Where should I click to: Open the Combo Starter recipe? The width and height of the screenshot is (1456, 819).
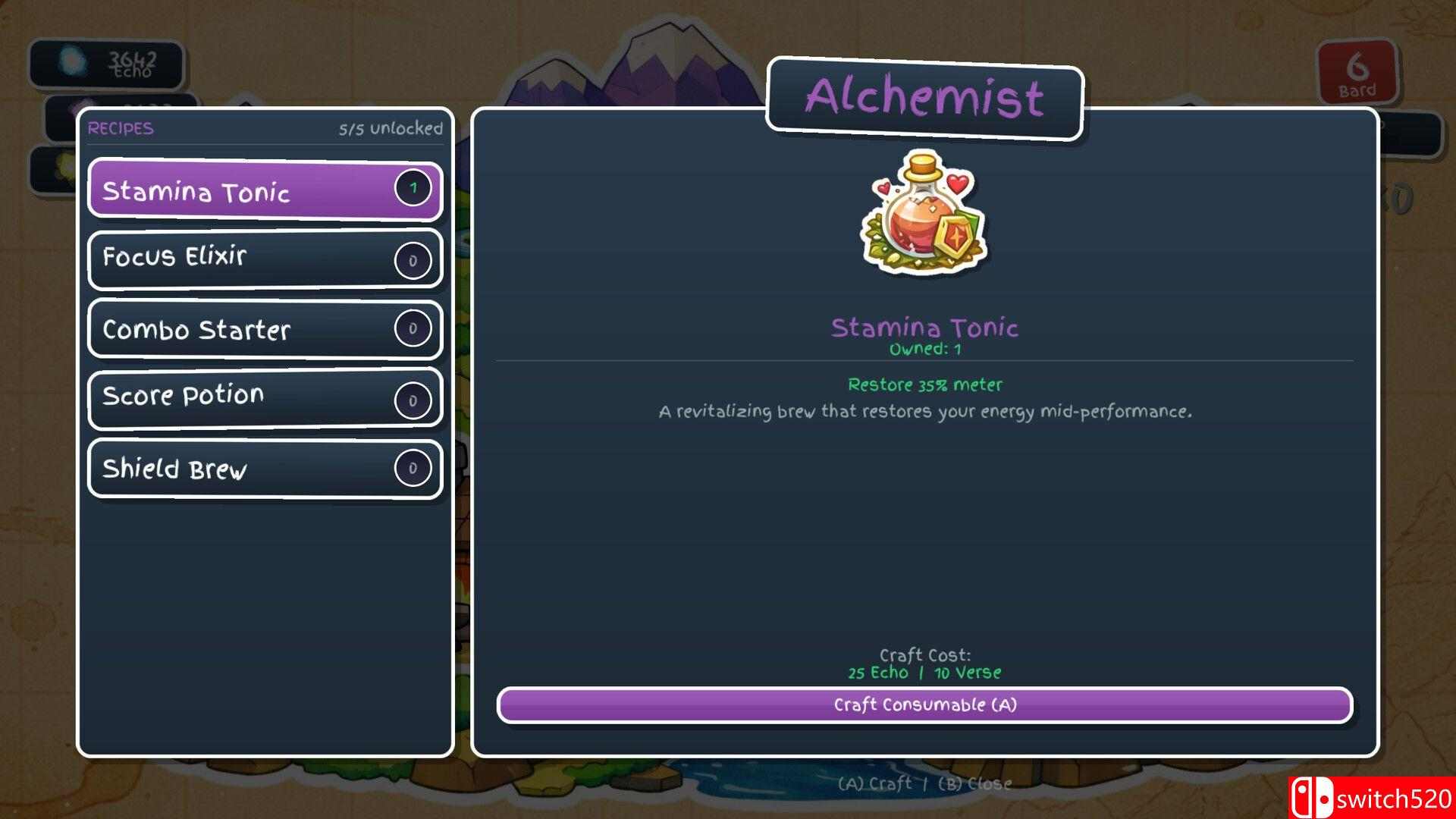click(265, 329)
